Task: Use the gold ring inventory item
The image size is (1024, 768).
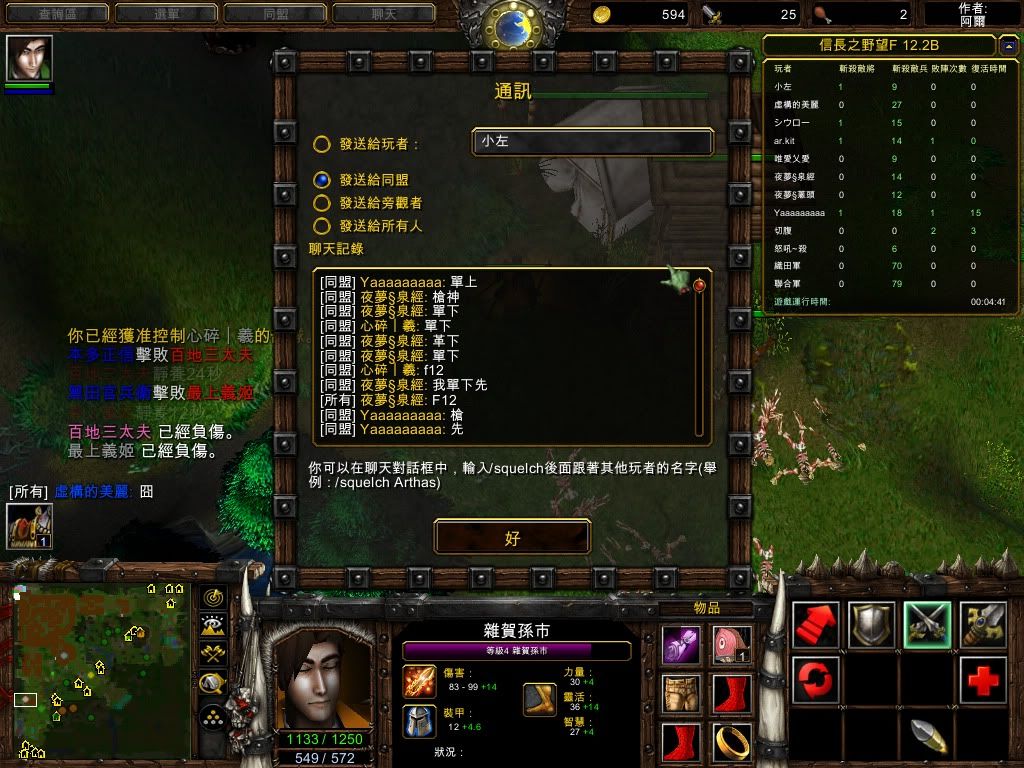Action: [731, 742]
